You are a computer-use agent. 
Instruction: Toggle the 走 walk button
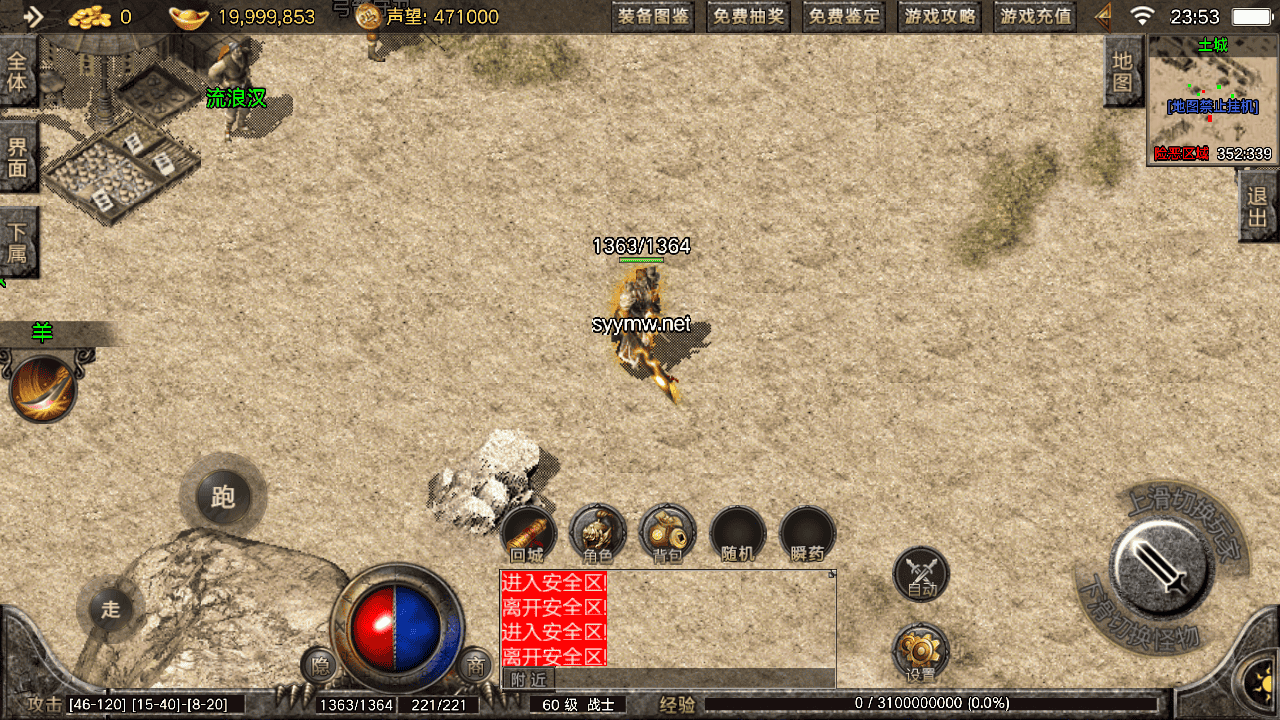(110, 608)
